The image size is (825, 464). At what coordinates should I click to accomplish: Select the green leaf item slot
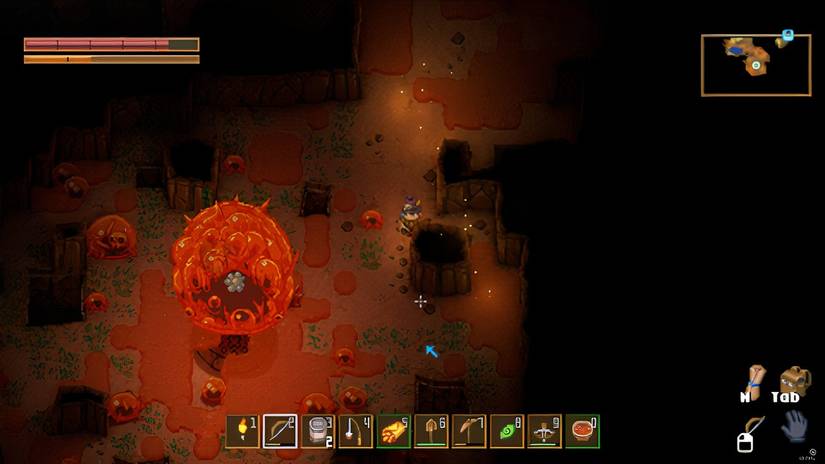click(507, 431)
